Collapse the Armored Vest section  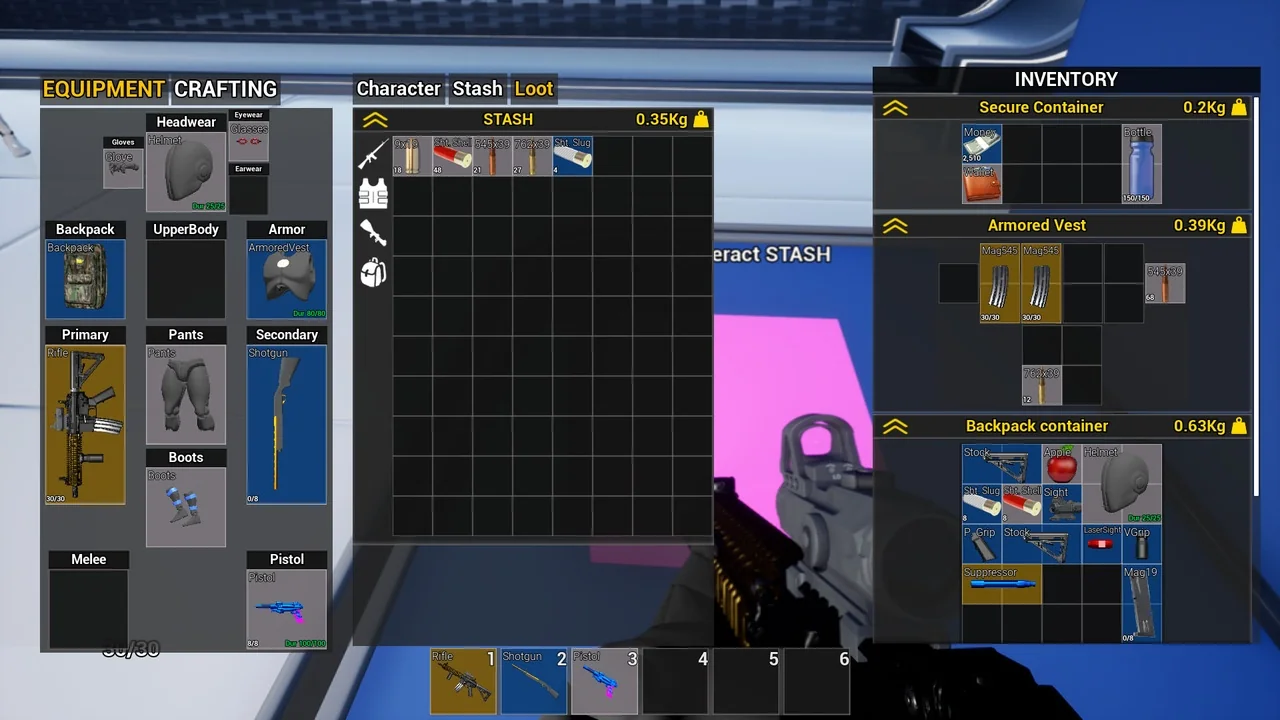tap(896, 225)
